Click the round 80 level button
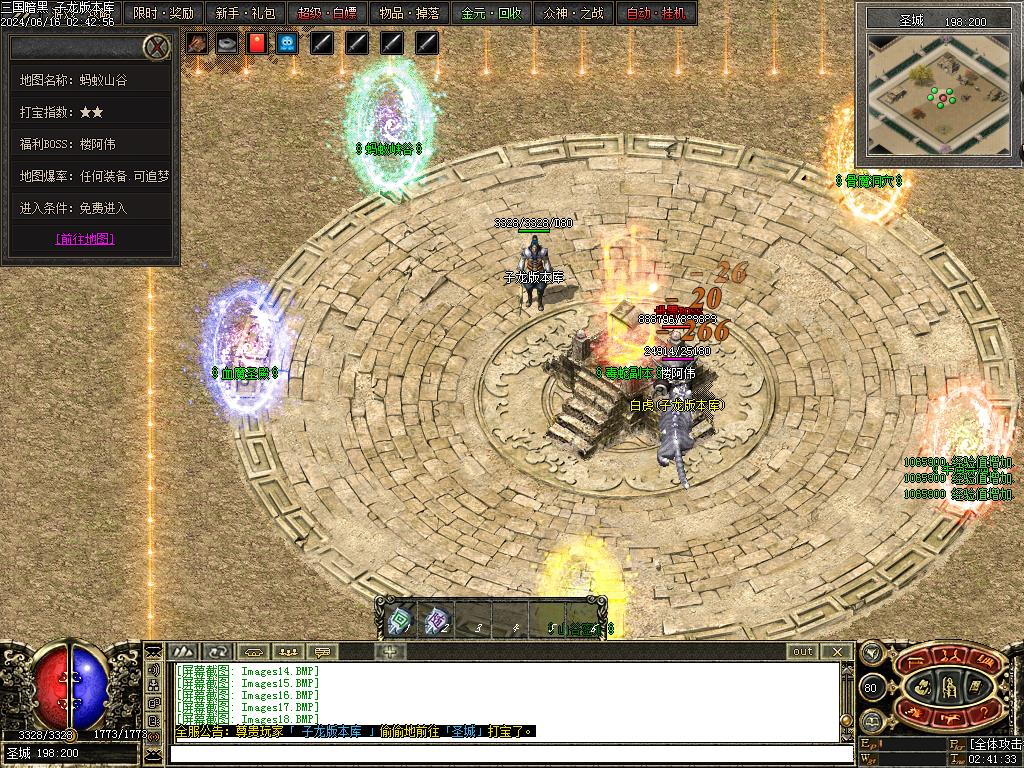 click(870, 688)
